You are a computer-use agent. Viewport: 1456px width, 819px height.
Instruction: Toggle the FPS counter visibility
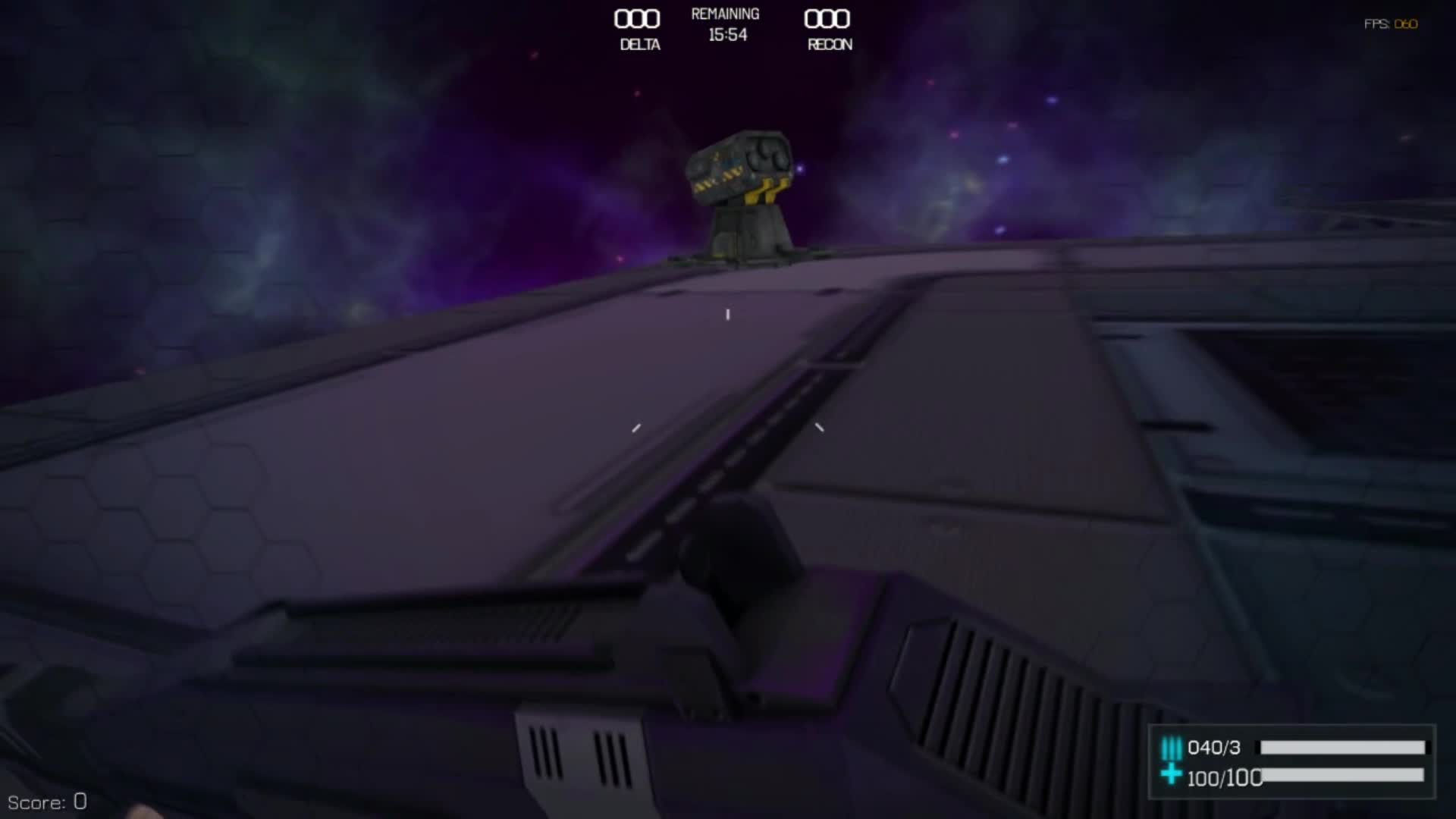(x=1389, y=24)
